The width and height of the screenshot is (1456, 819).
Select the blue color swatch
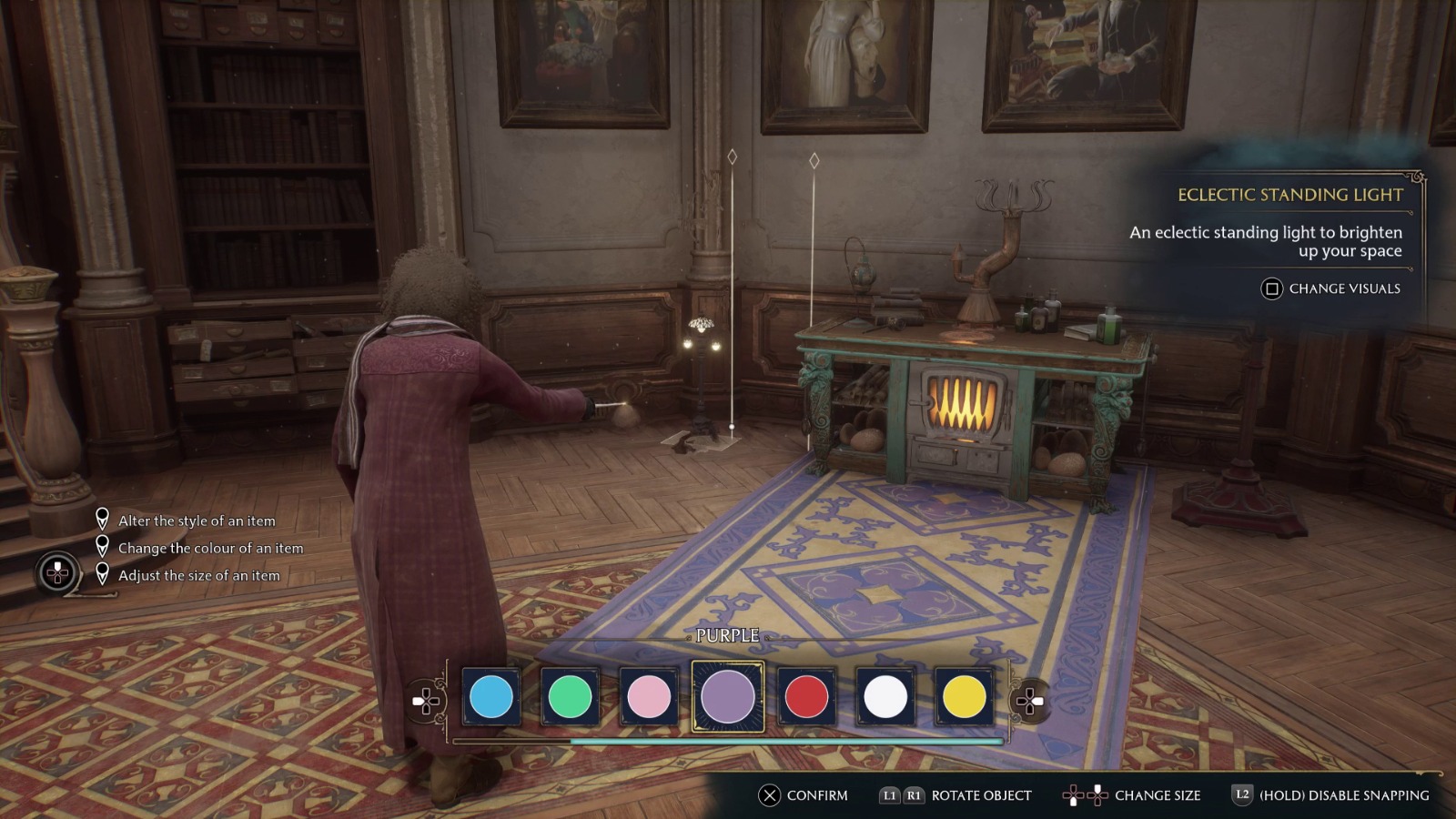tap(490, 698)
